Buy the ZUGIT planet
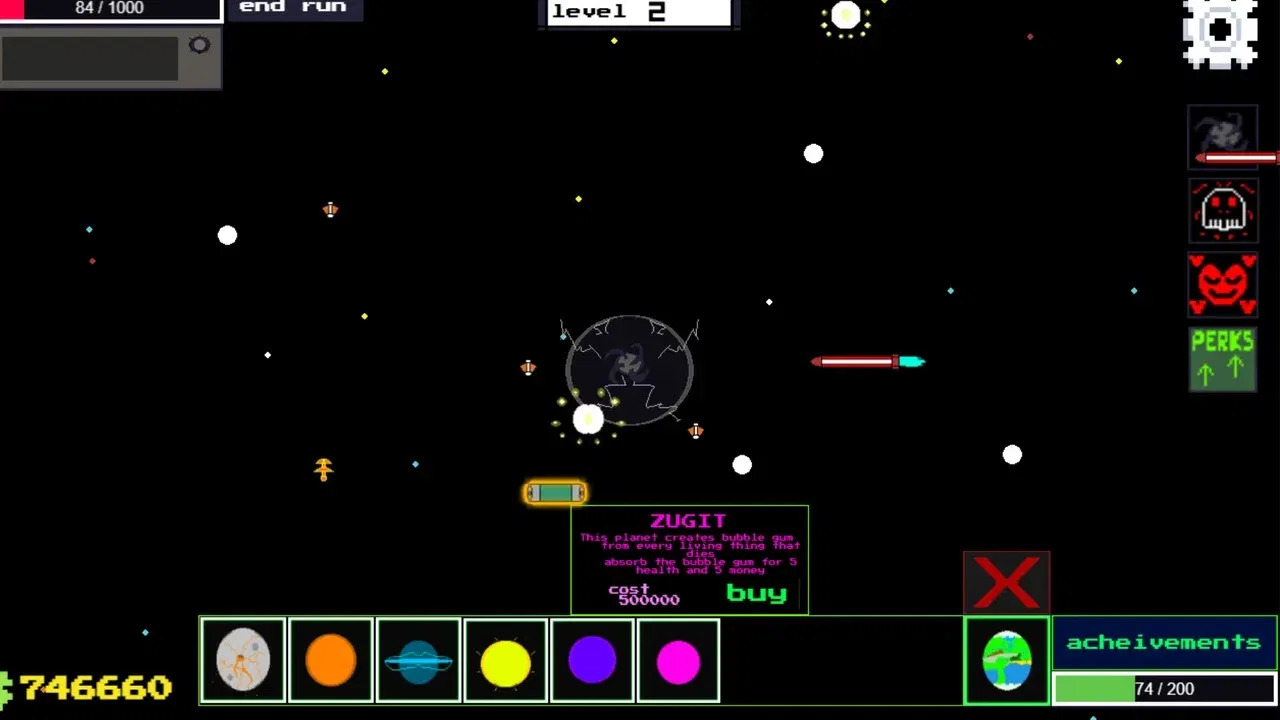This screenshot has height=720, width=1280. coord(756,594)
